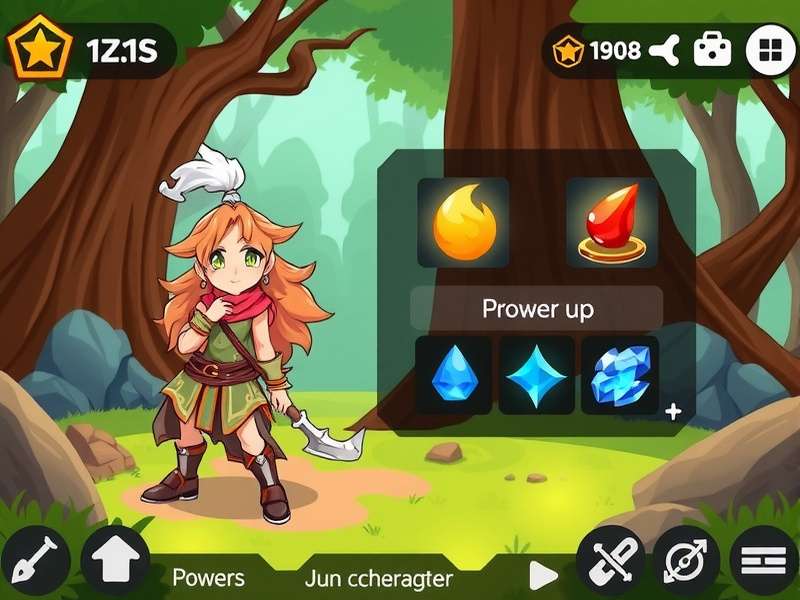Viewport: 800px width, 600px height.
Task: Pick the blue four-point star slot
Action: click(x=537, y=375)
